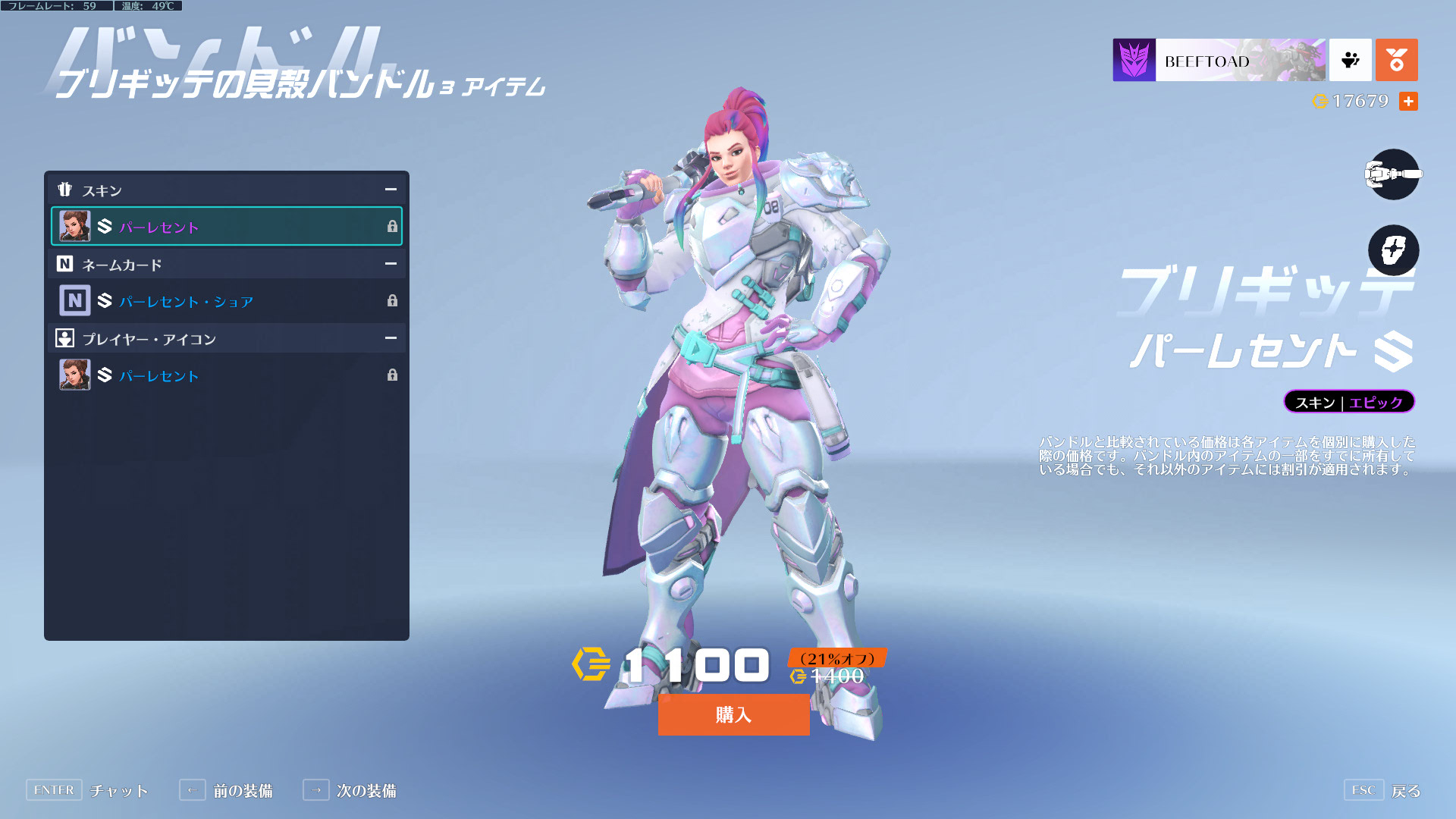Go to 次の装備 next item
Screen dimensions: 1456x819
(x=350, y=790)
